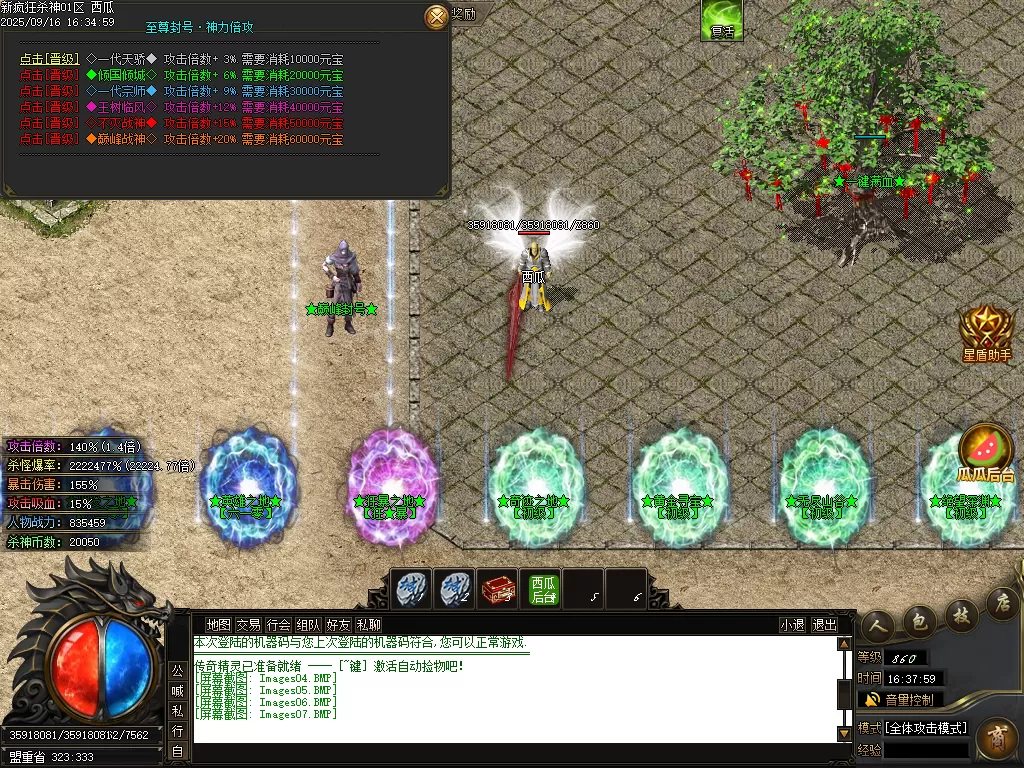1024x768 pixels.
Task: Activate the green 复活 revive icon
Action: click(721, 20)
